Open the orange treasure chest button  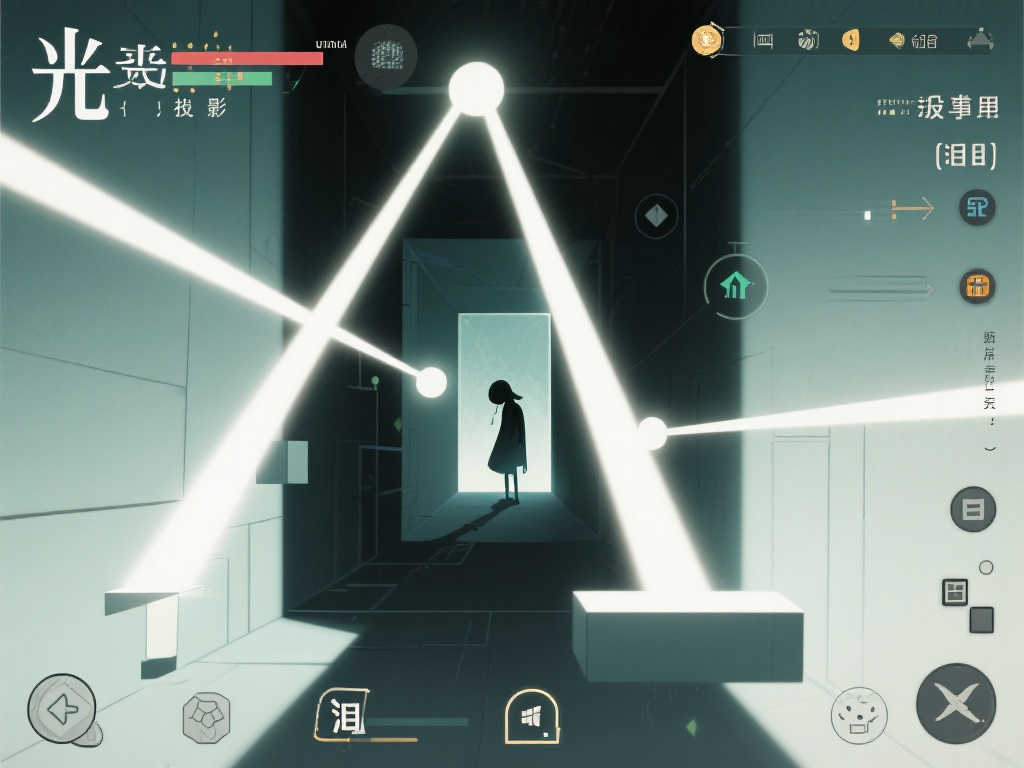[x=977, y=287]
